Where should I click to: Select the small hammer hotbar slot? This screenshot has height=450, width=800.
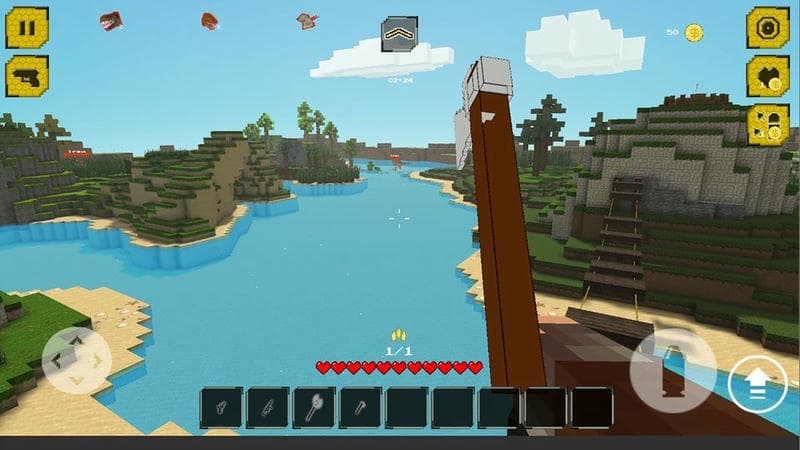(360, 408)
